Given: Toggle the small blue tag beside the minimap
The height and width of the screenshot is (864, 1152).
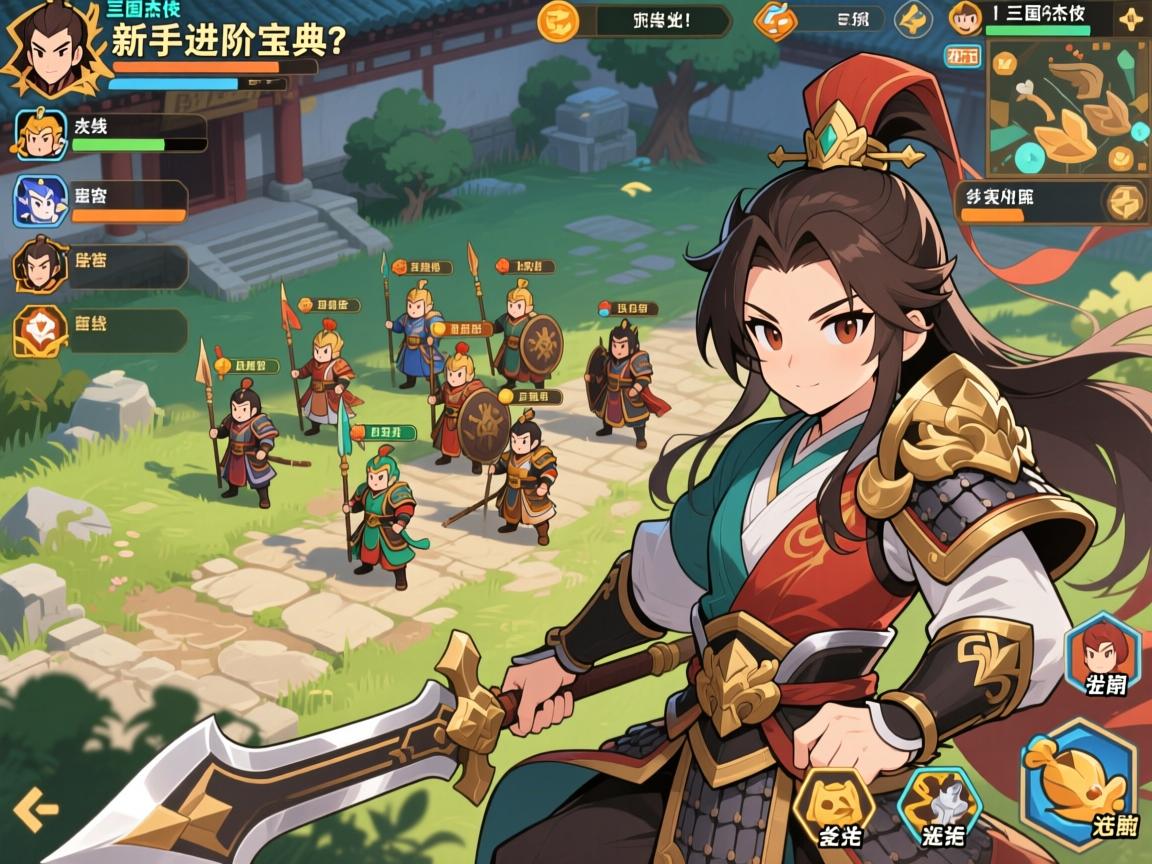Looking at the screenshot, I should coord(962,57).
